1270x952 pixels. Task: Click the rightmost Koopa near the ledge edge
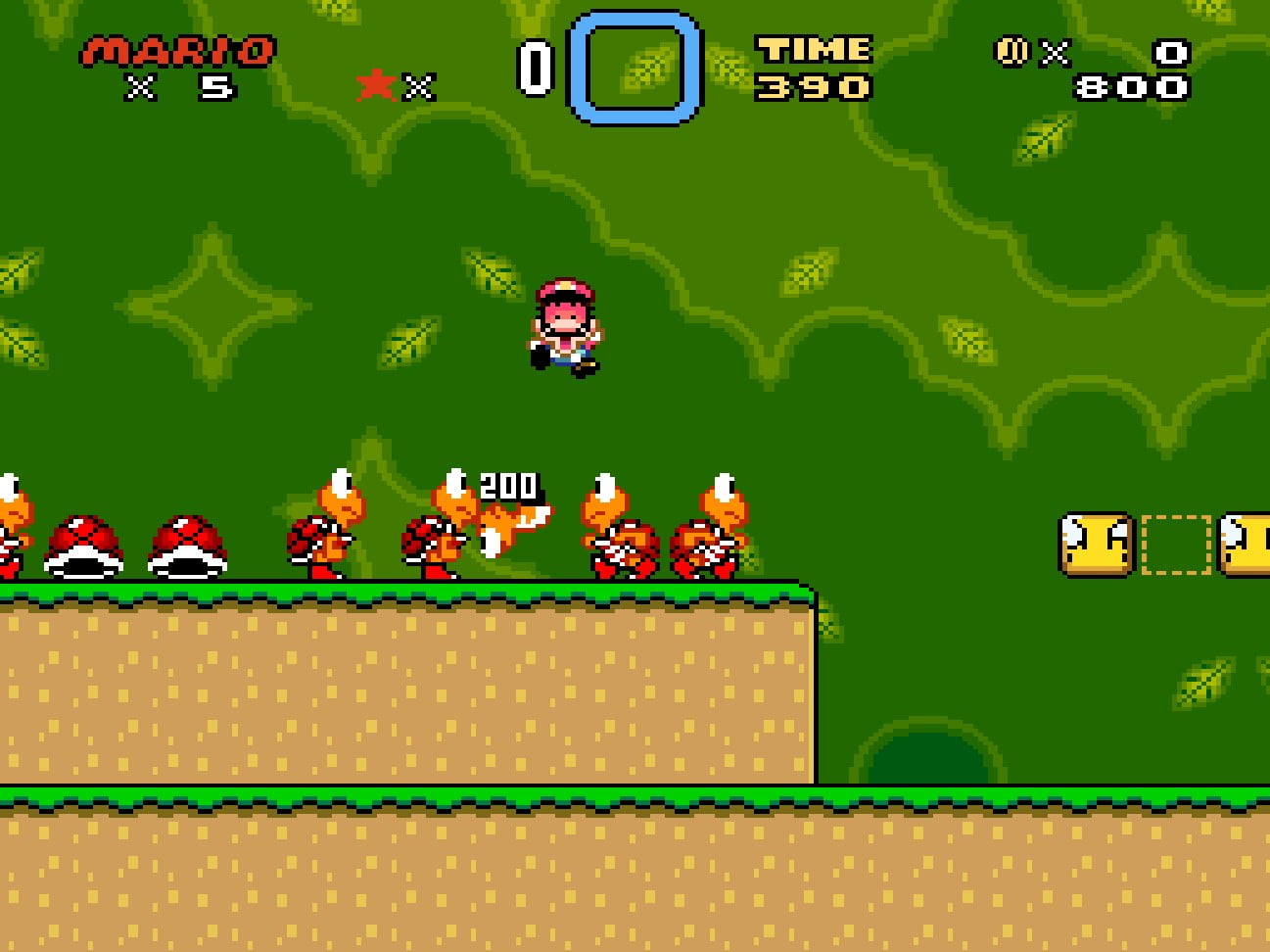coord(722,524)
